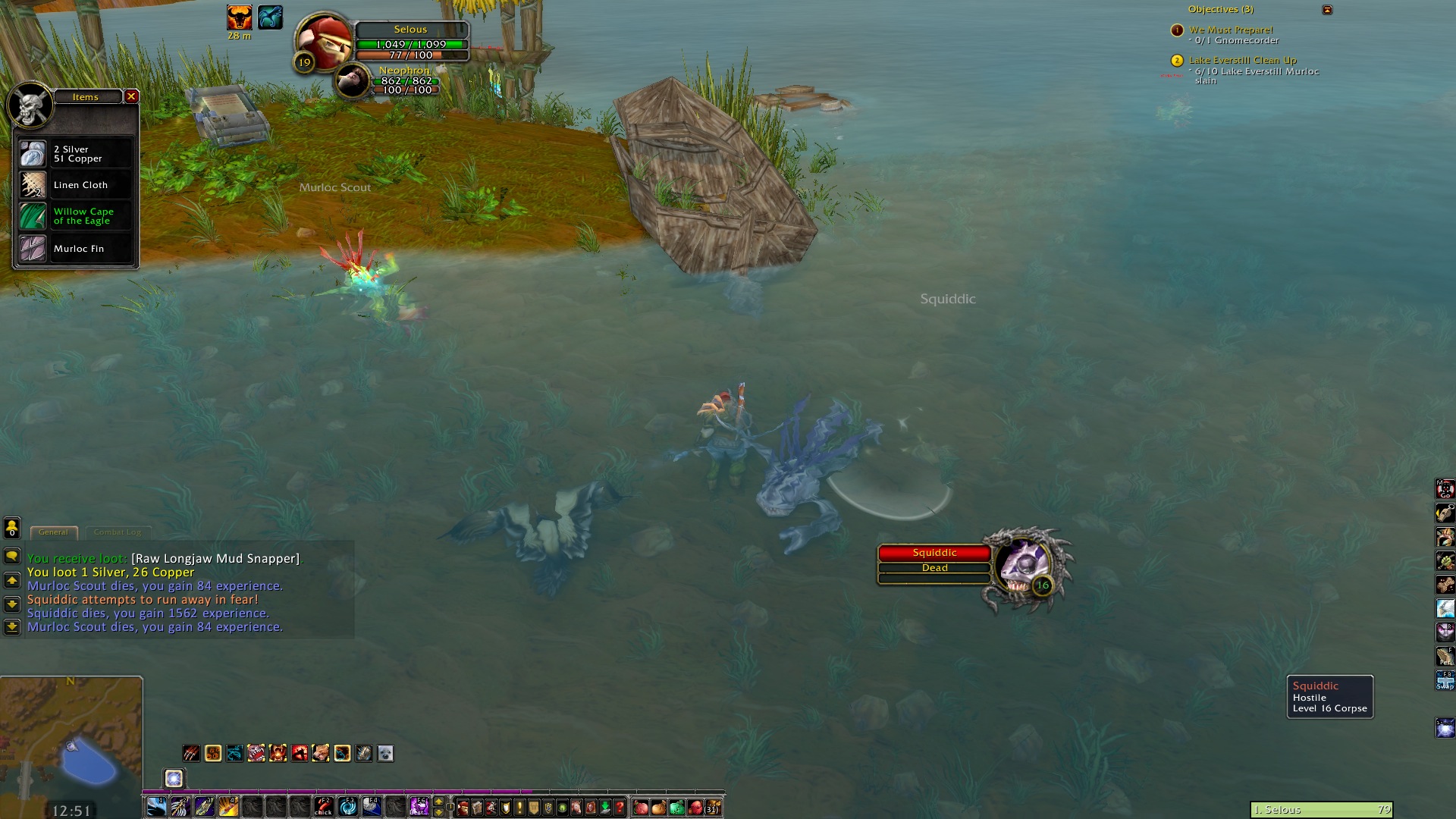Select the We Must Prepare! quest
Screen dimensions: 1456x819
tap(1231, 30)
